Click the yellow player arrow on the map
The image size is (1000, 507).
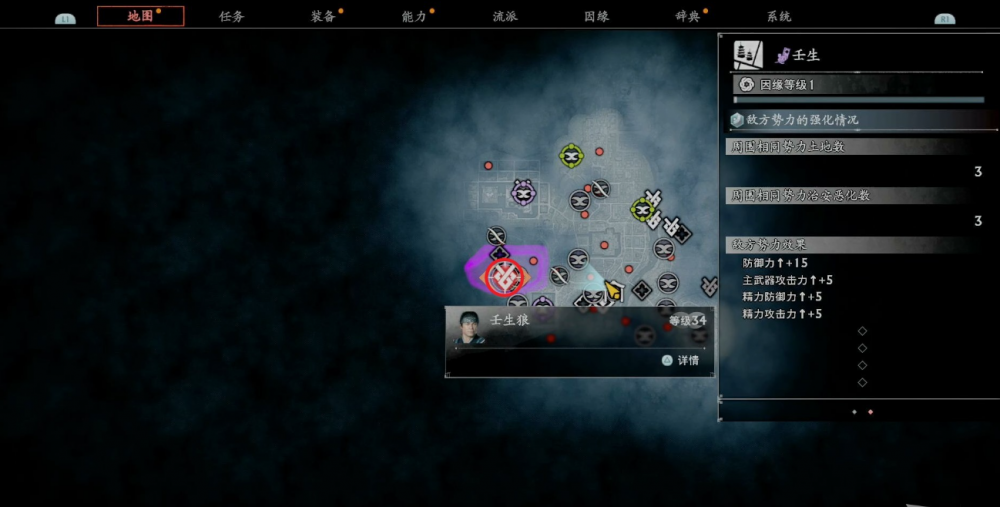[612, 290]
